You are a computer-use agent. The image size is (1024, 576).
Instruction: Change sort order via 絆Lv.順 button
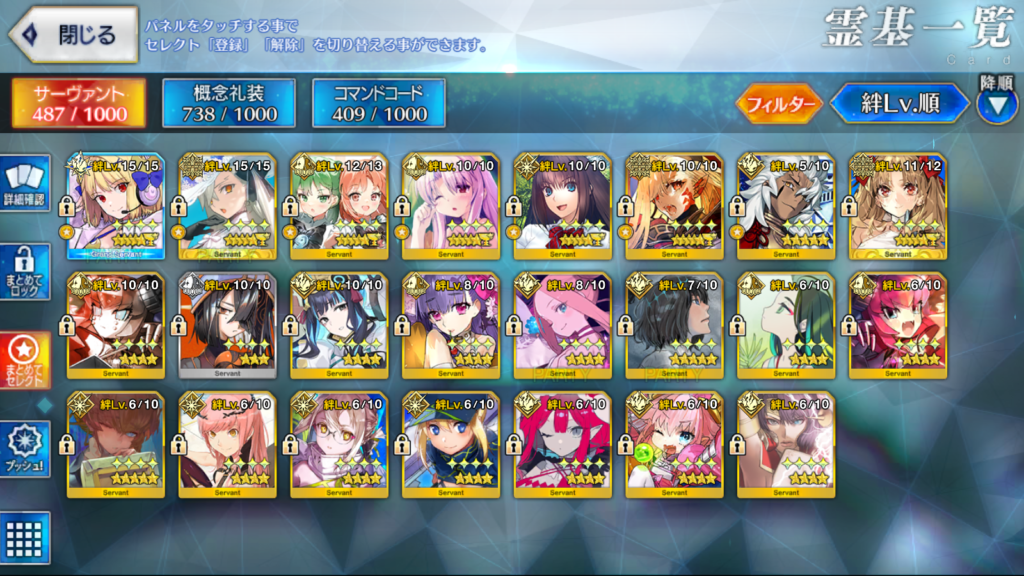pos(899,103)
